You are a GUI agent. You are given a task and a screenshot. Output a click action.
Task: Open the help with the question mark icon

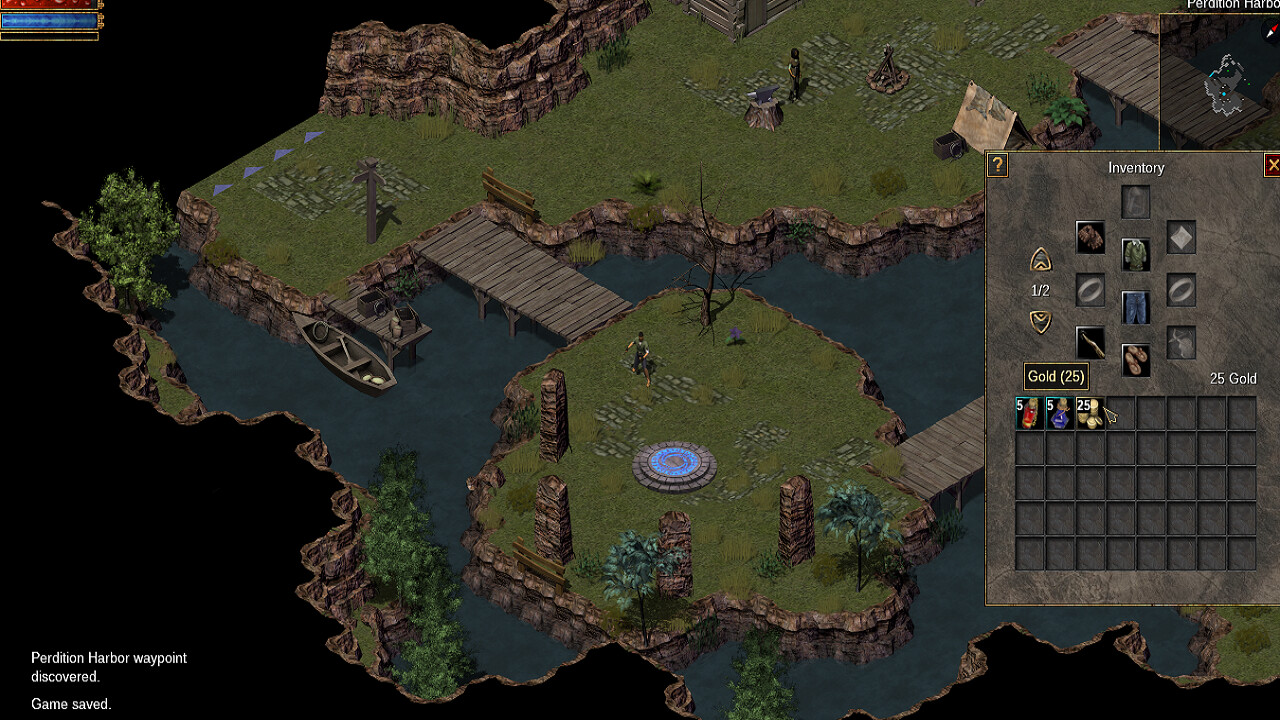(996, 166)
